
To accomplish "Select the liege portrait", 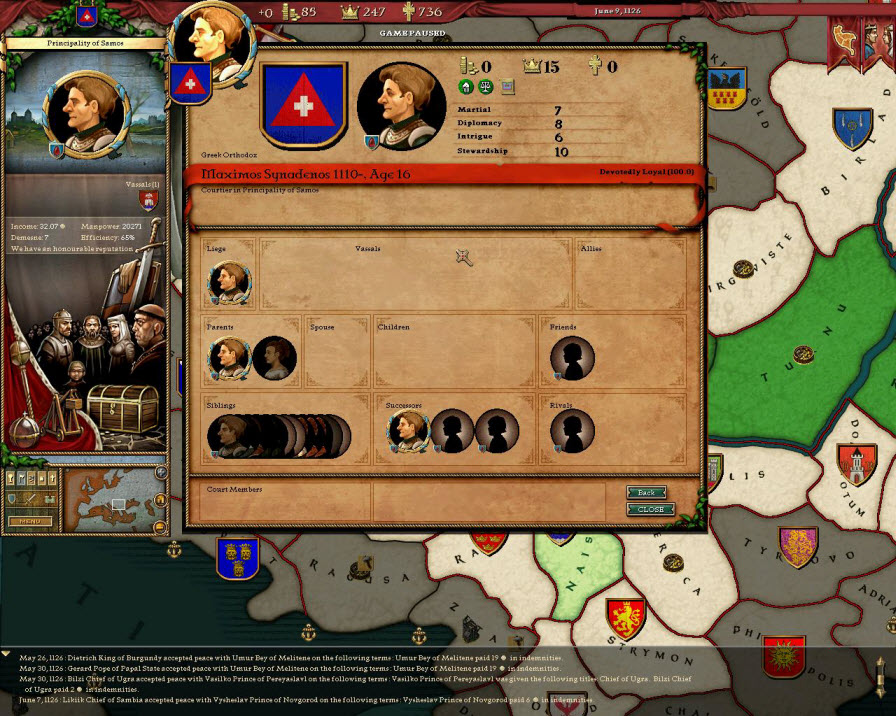I will (x=229, y=282).
